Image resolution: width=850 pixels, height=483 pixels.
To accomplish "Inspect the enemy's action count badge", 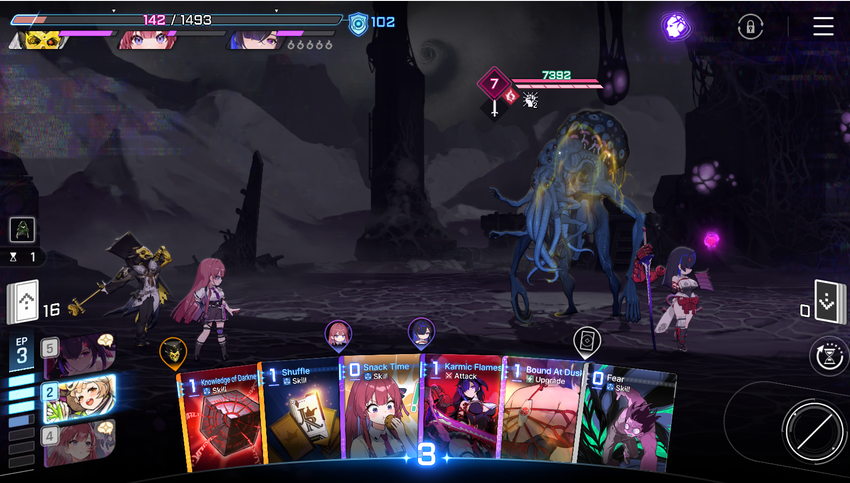I will (x=494, y=83).
